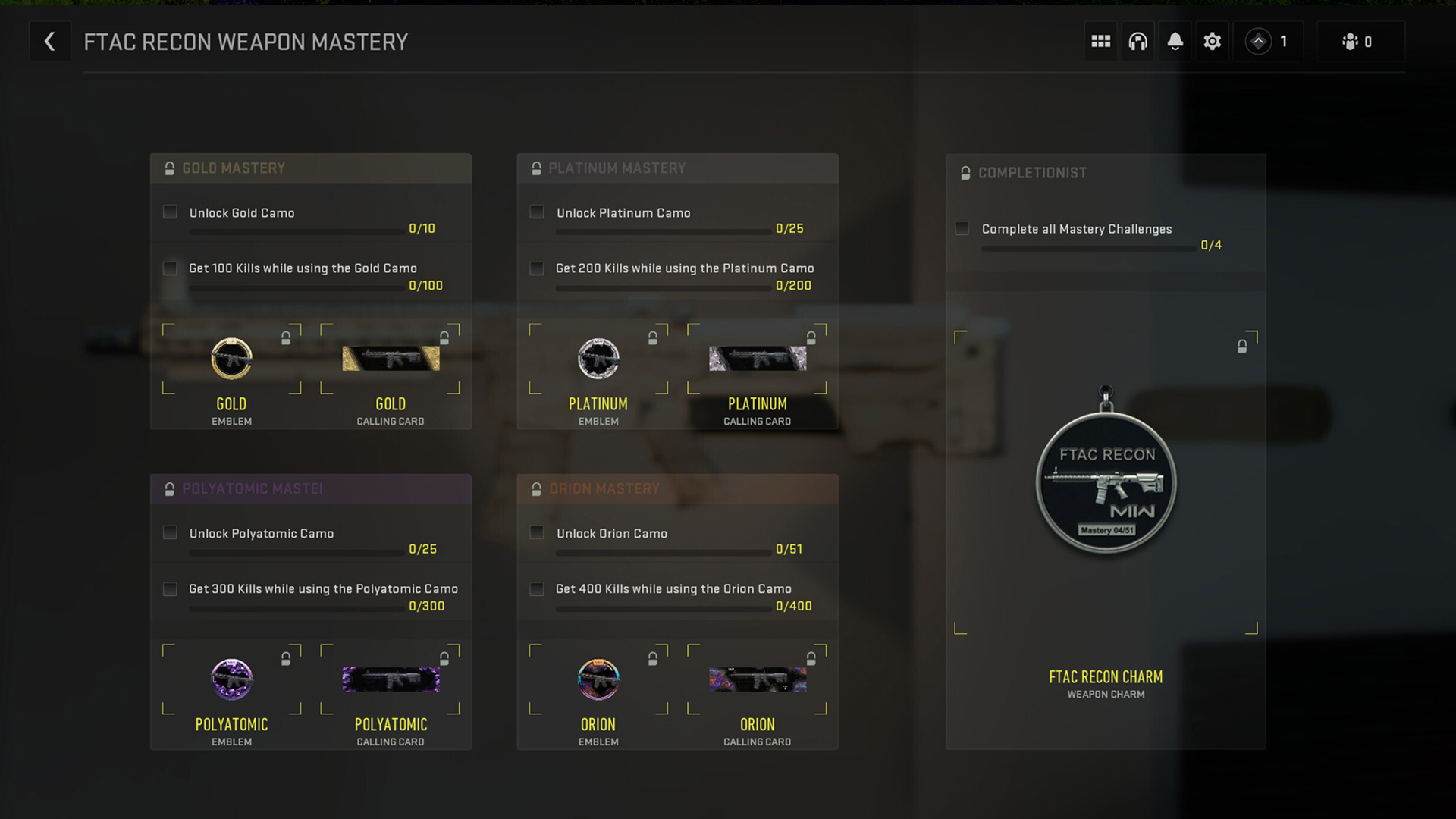Screen dimensions: 1456x819
Task: Select the Orion calling card thumbnail
Action: pyautogui.click(x=756, y=679)
